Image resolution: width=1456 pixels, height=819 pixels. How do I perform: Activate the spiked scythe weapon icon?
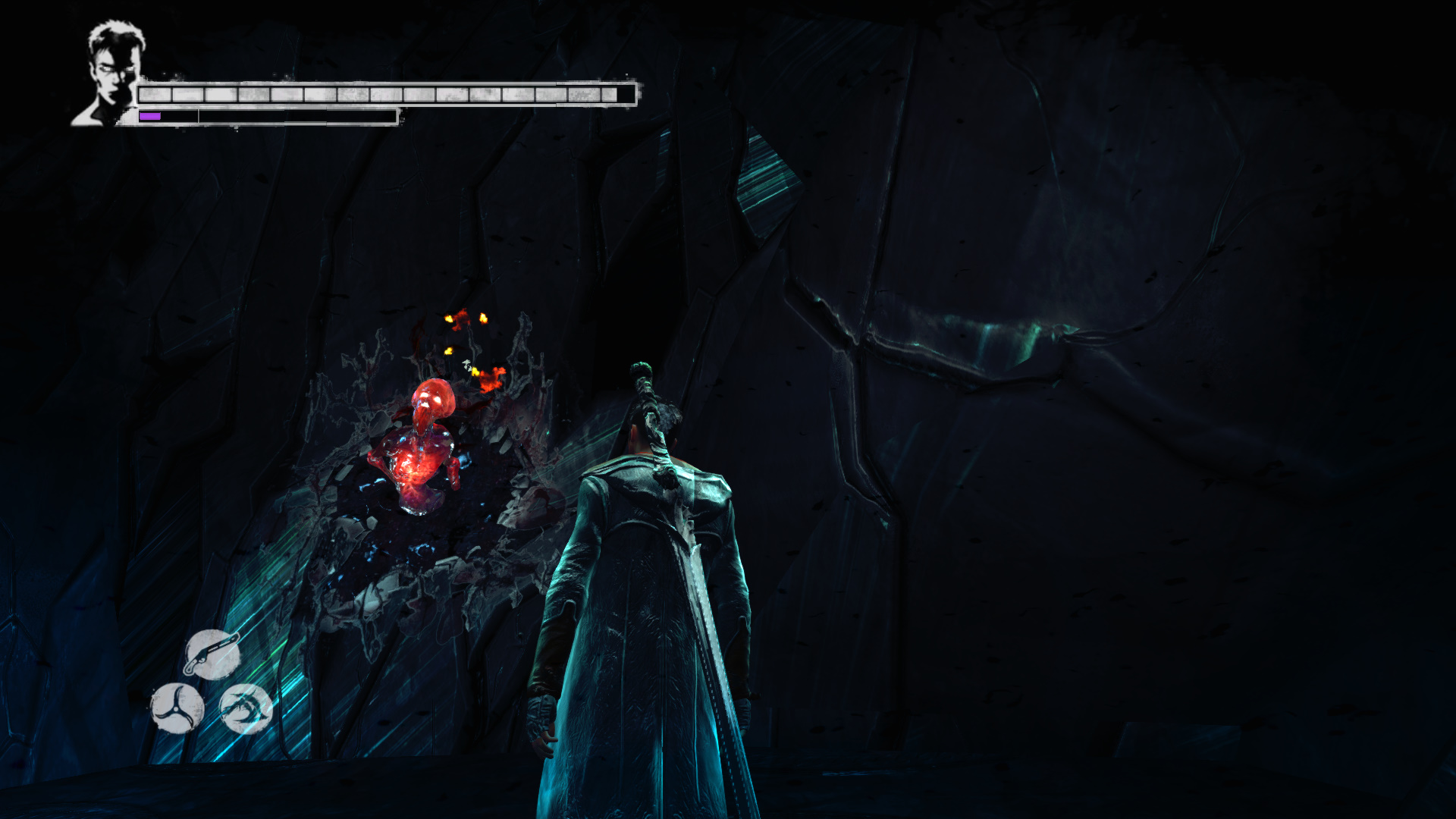246,708
